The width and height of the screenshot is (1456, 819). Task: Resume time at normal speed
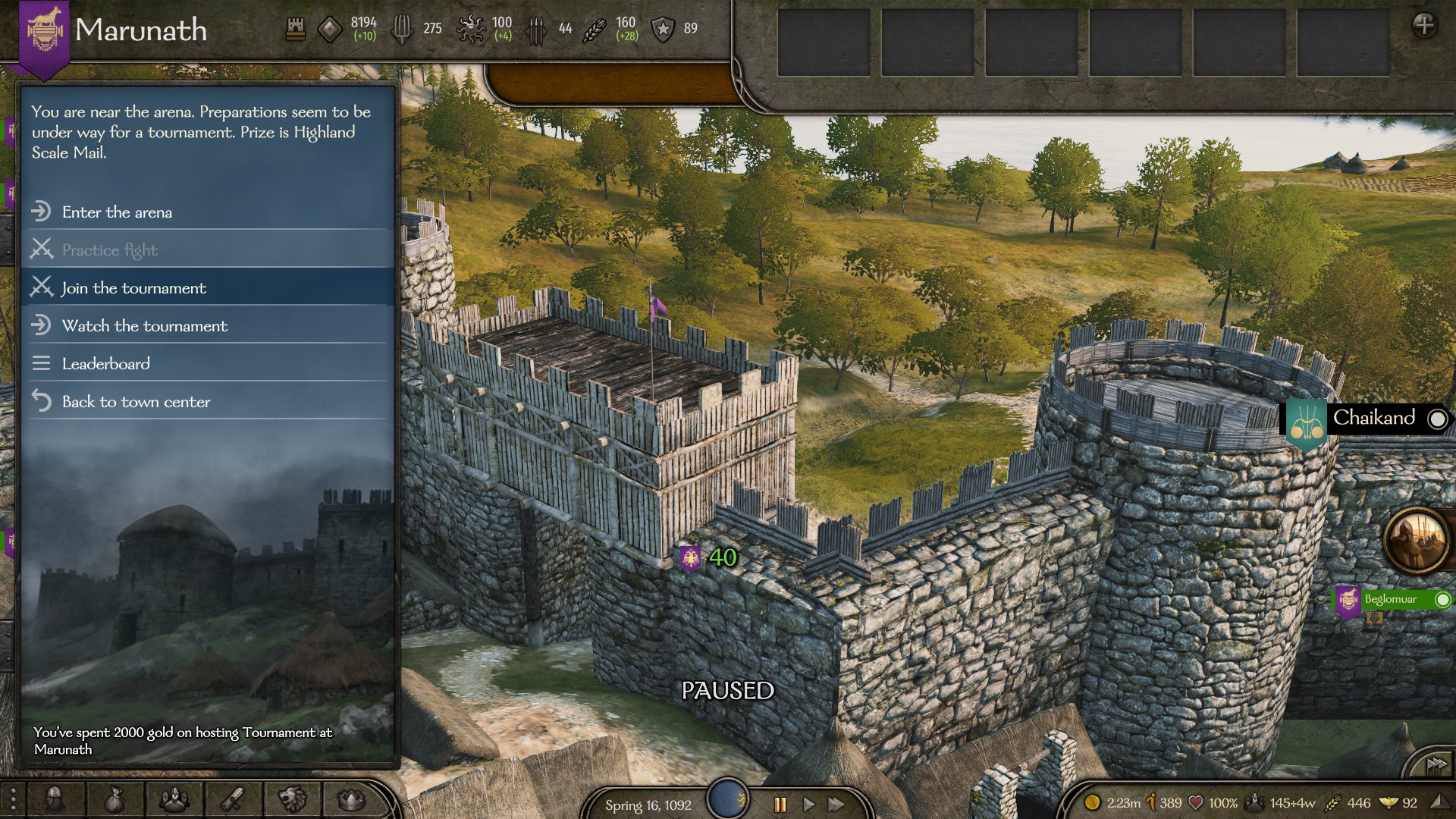tap(808, 805)
